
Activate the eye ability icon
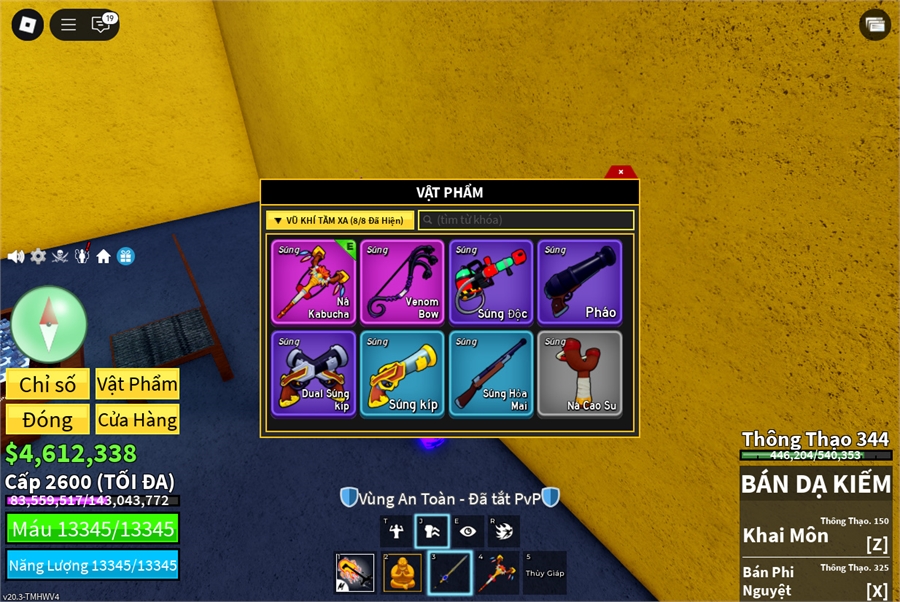pyautogui.click(x=467, y=532)
